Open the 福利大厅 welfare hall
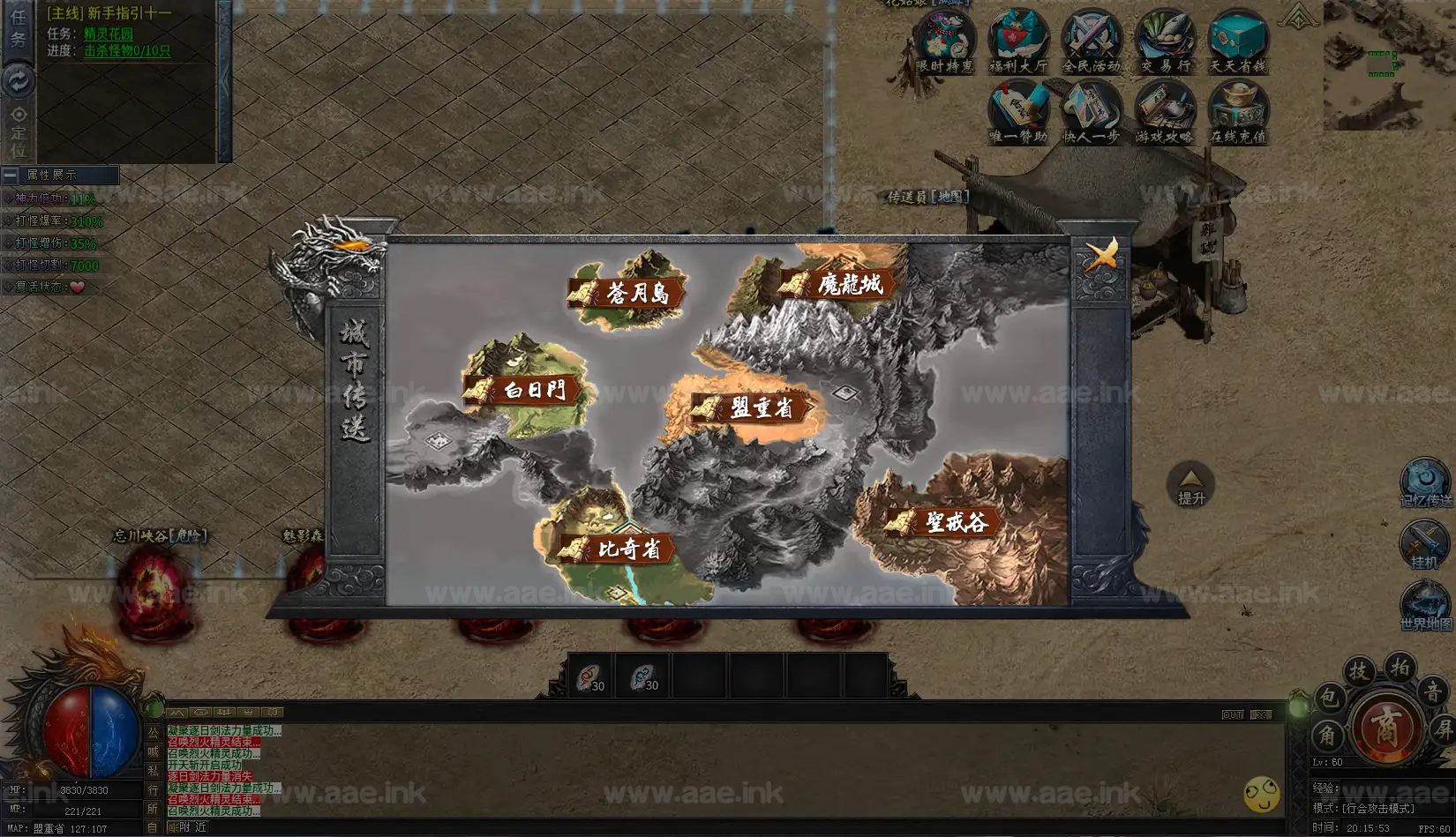Screen dimensions: 1456x837 [1018, 41]
